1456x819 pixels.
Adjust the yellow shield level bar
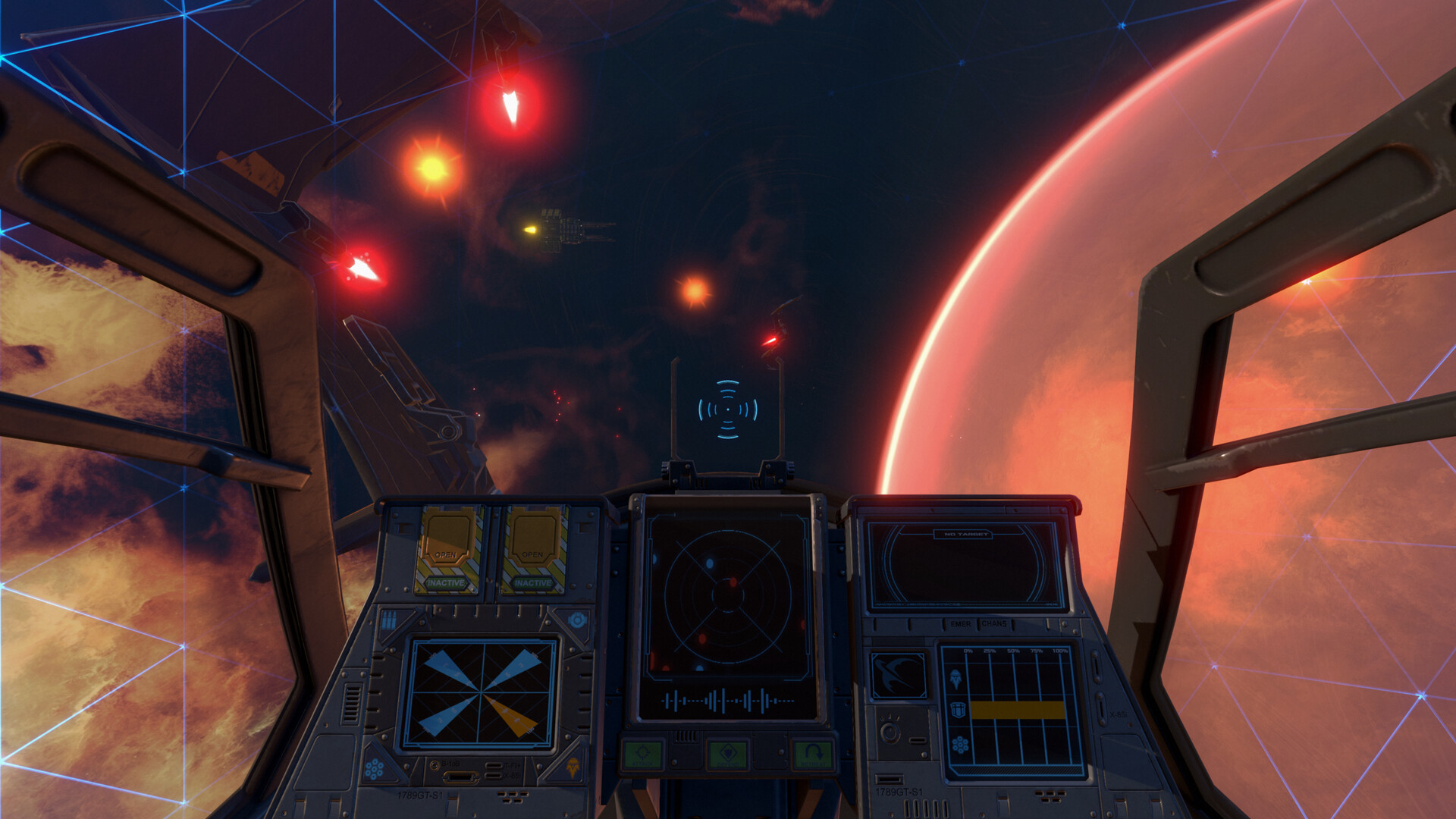[x=1018, y=711]
